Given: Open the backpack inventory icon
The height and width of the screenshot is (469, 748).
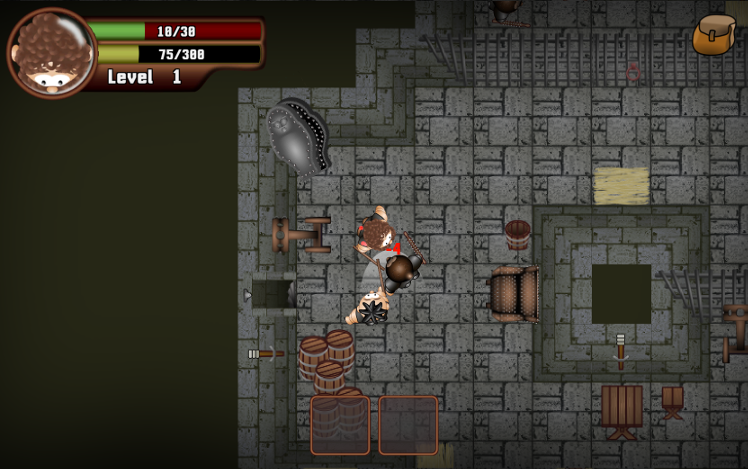Looking at the screenshot, I should pos(714,35).
